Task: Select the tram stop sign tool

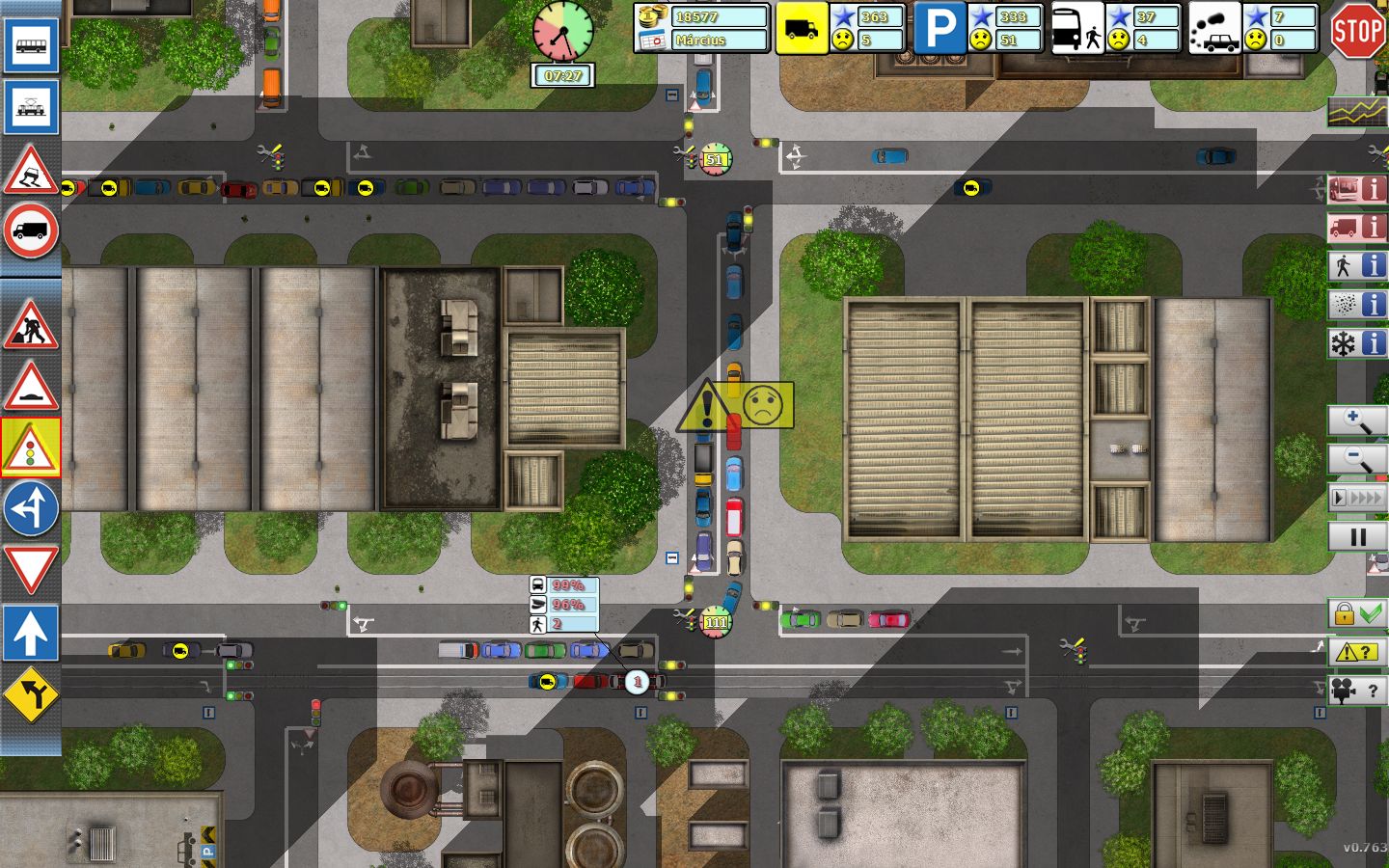Action: (31, 106)
